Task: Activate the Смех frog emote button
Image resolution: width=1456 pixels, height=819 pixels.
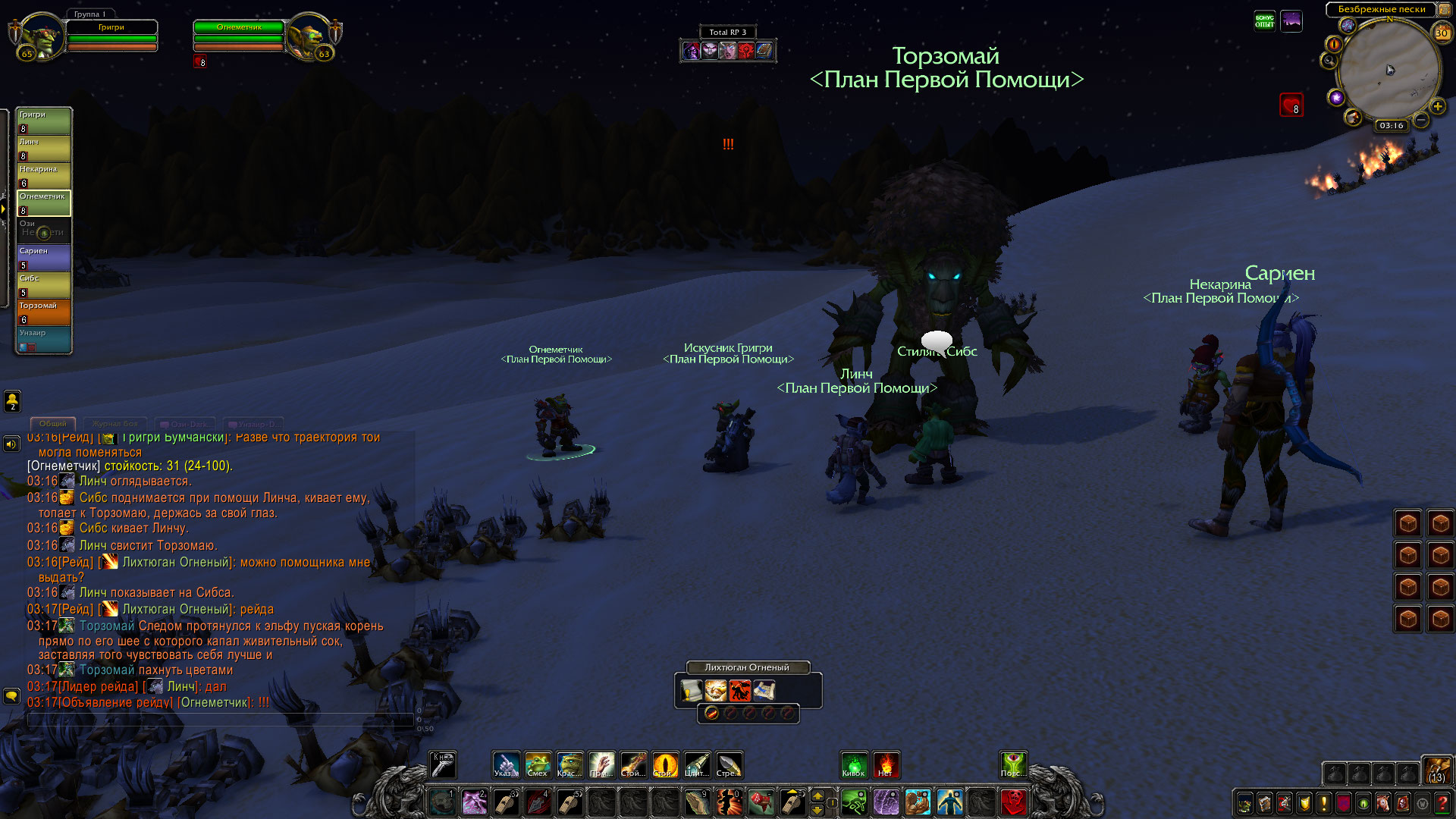Action: (x=538, y=764)
